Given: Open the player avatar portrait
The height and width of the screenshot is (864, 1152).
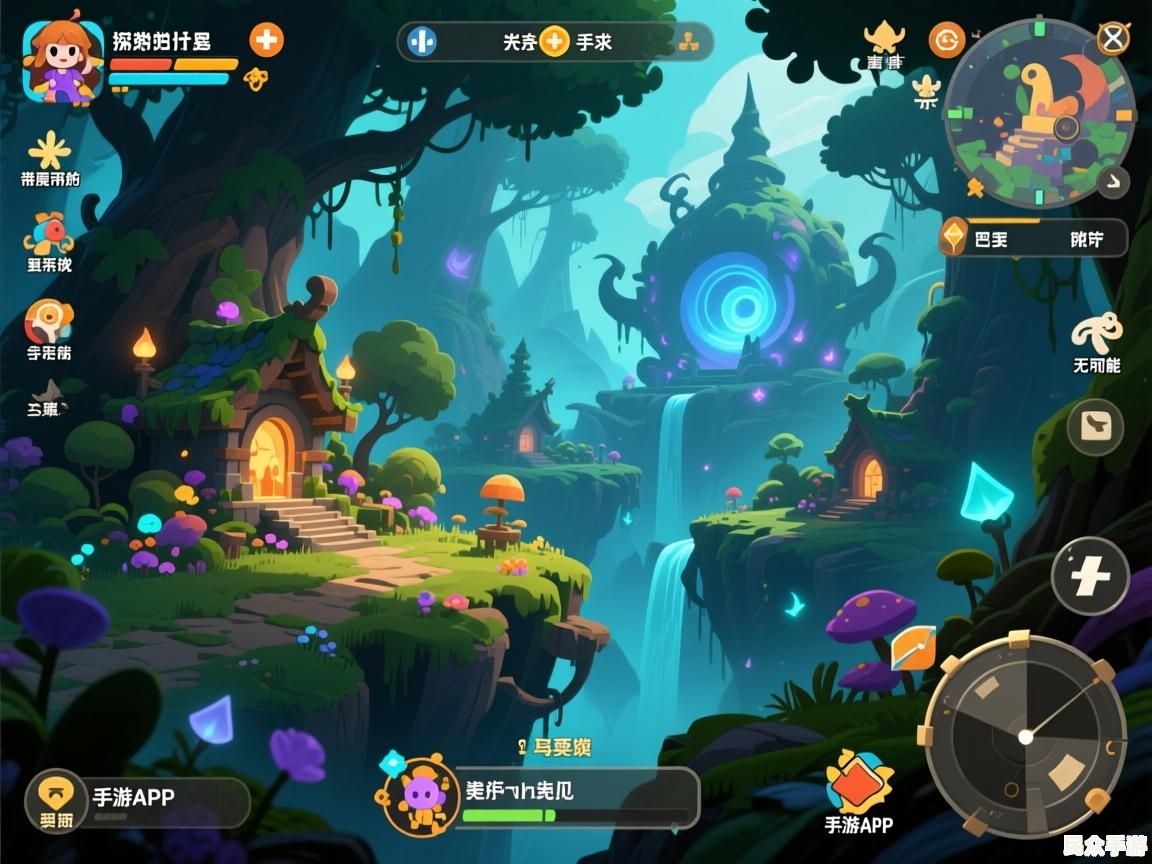Looking at the screenshot, I should 62,62.
